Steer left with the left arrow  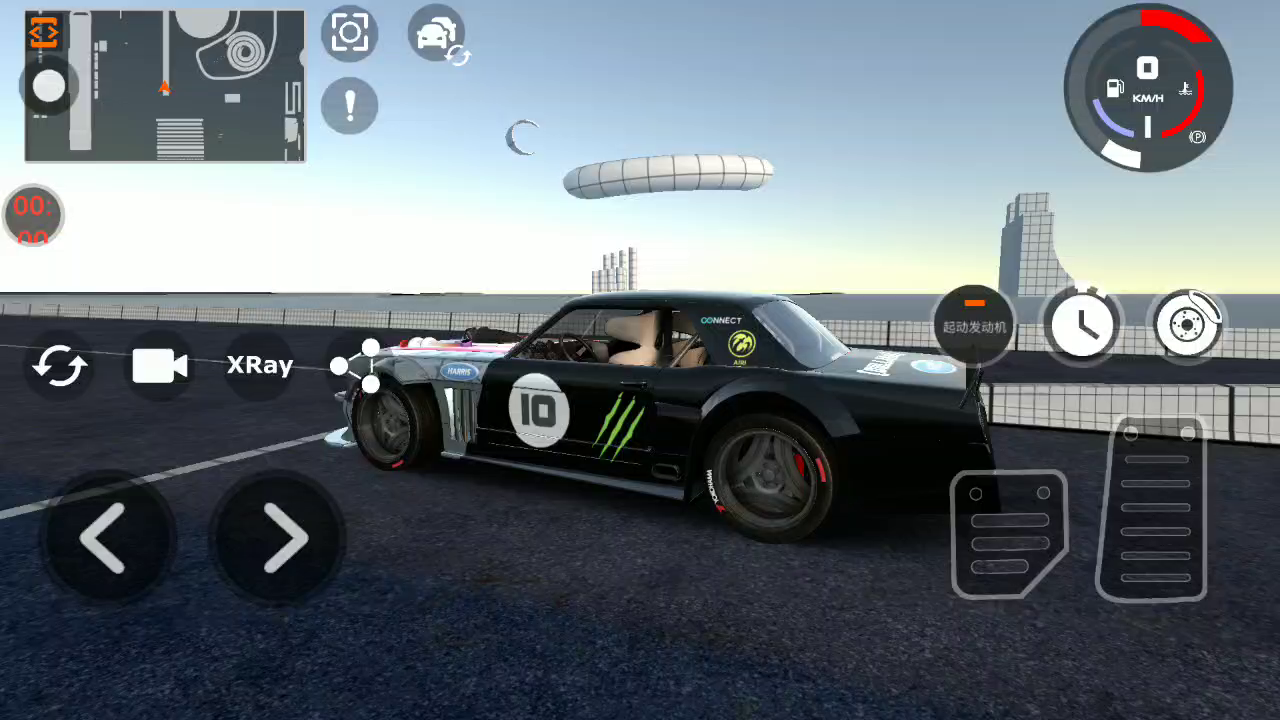point(105,538)
